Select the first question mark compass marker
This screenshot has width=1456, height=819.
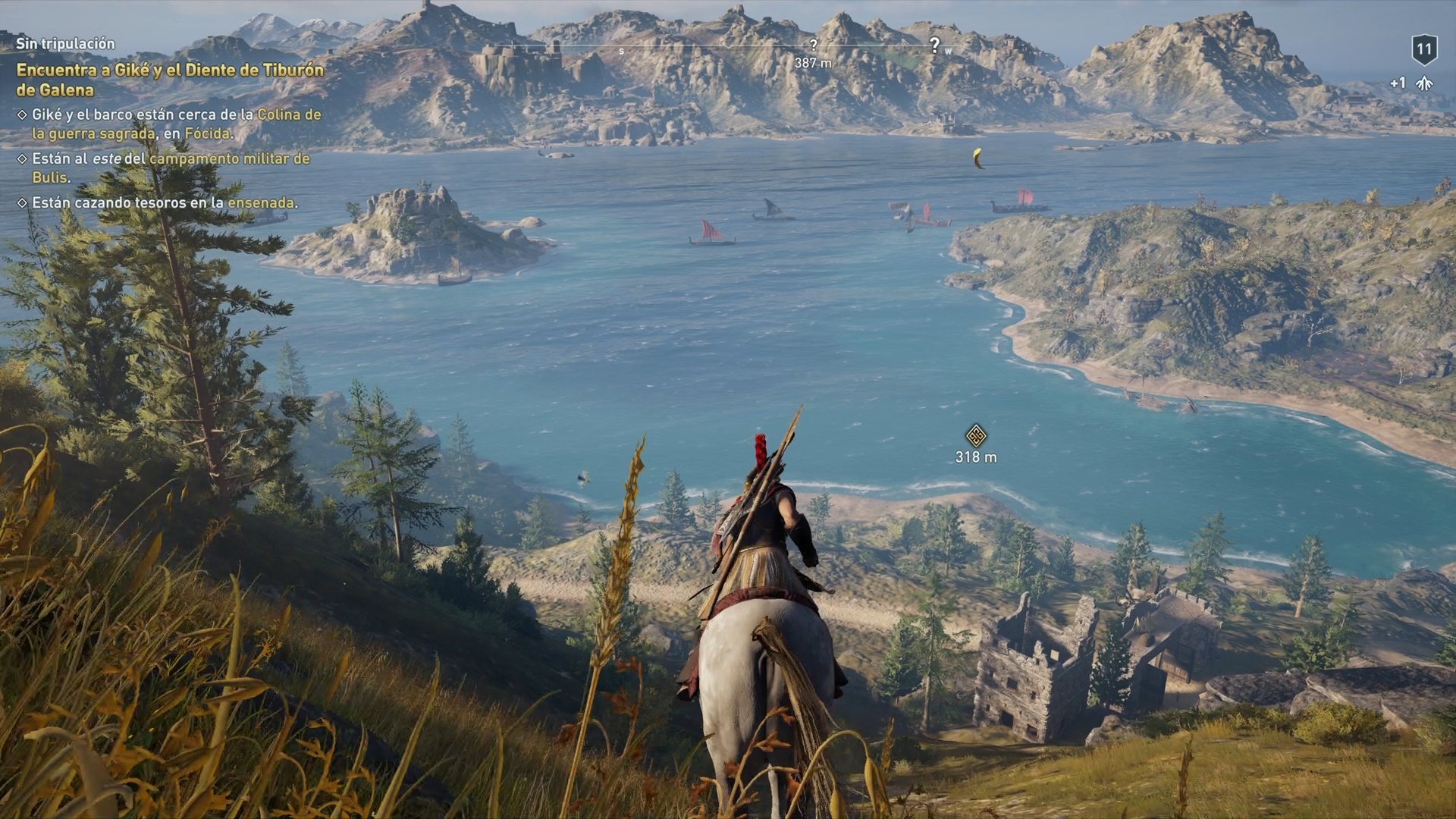814,45
